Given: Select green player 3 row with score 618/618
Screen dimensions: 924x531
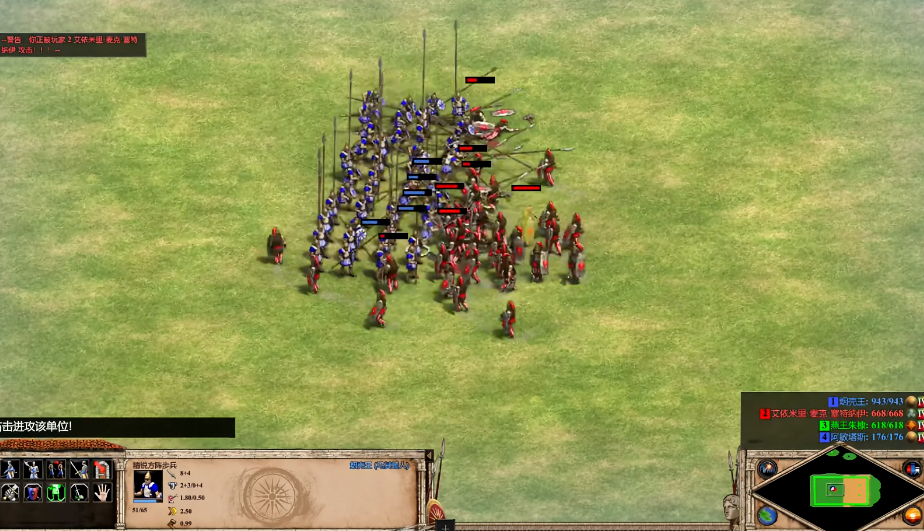Looking at the screenshot, I should 862,425.
